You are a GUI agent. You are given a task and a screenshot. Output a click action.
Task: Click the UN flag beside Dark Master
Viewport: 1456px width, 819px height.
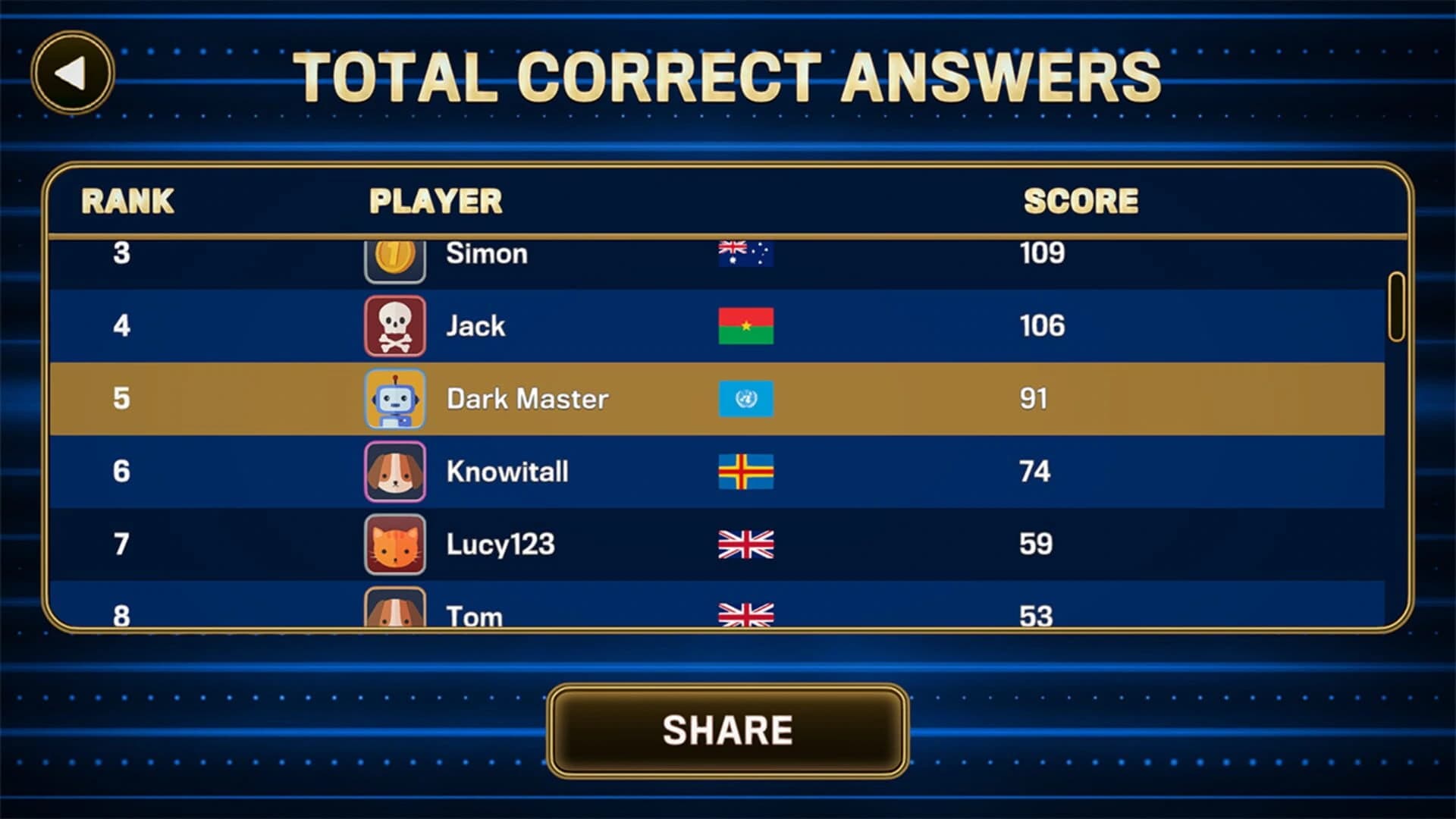click(x=745, y=398)
